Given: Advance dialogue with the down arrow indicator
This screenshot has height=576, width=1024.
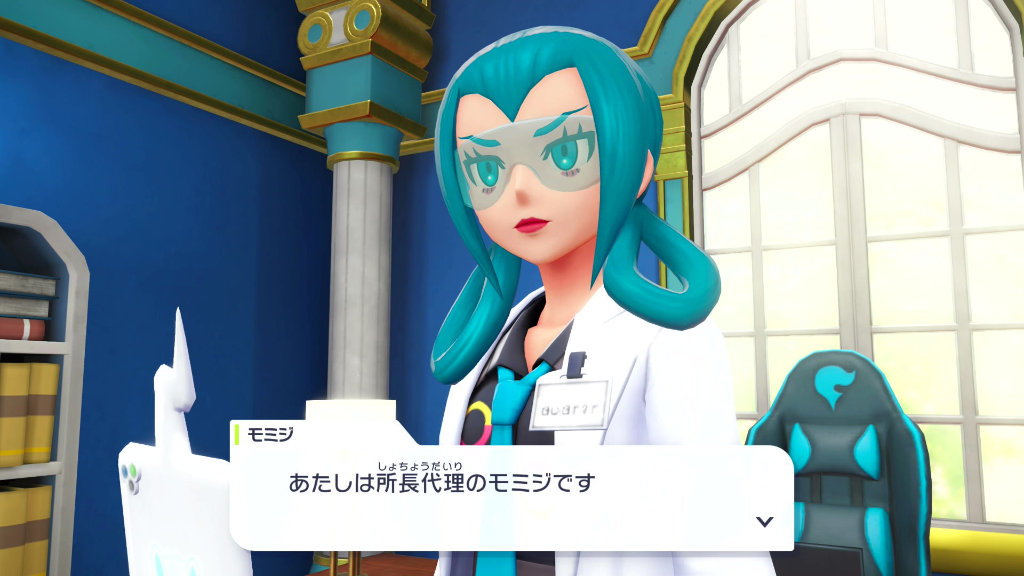Looking at the screenshot, I should [x=765, y=521].
